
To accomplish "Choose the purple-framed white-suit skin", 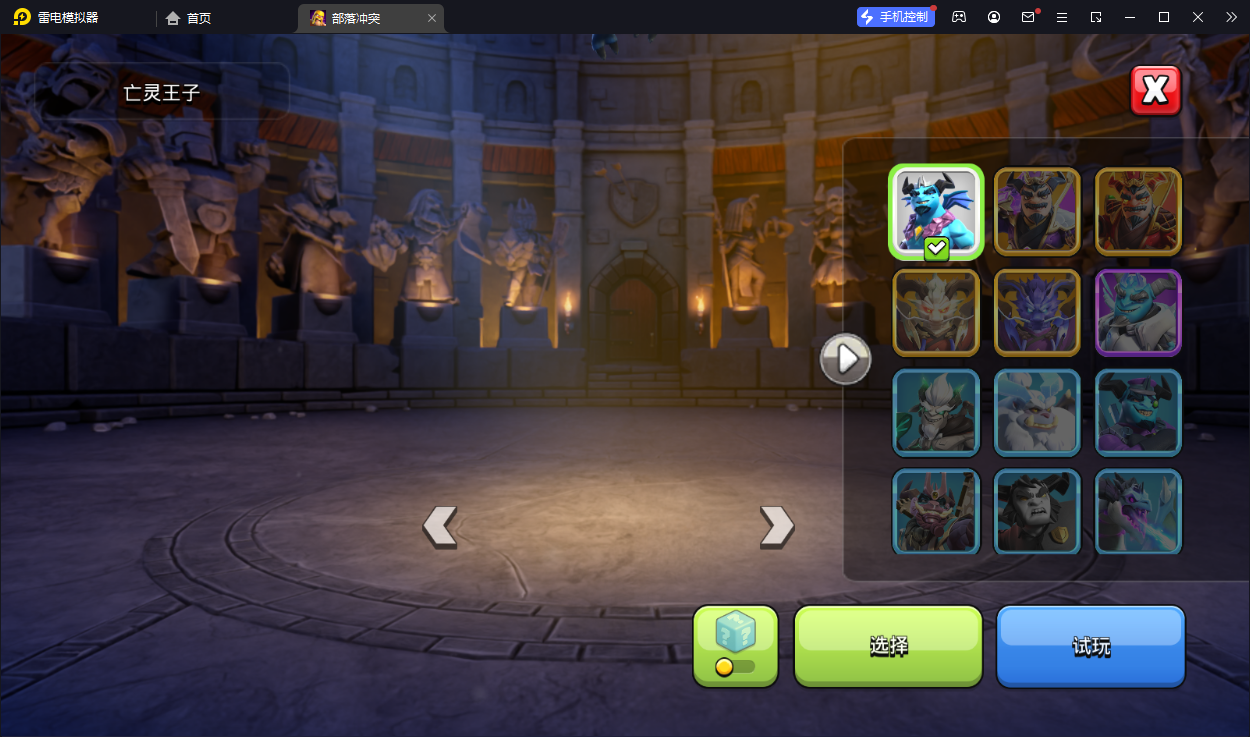I will pyautogui.click(x=1138, y=312).
